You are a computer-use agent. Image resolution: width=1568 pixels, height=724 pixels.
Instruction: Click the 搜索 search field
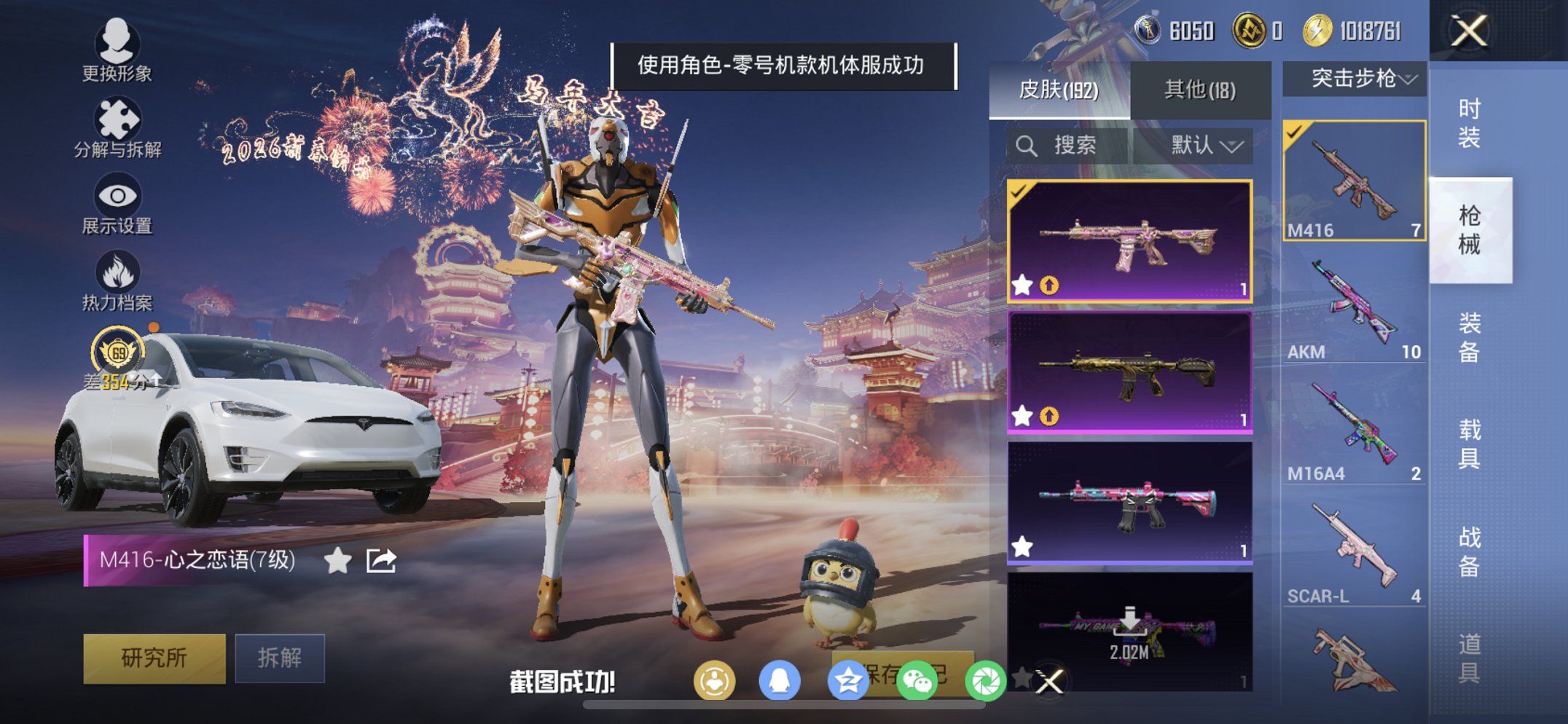pos(1065,145)
